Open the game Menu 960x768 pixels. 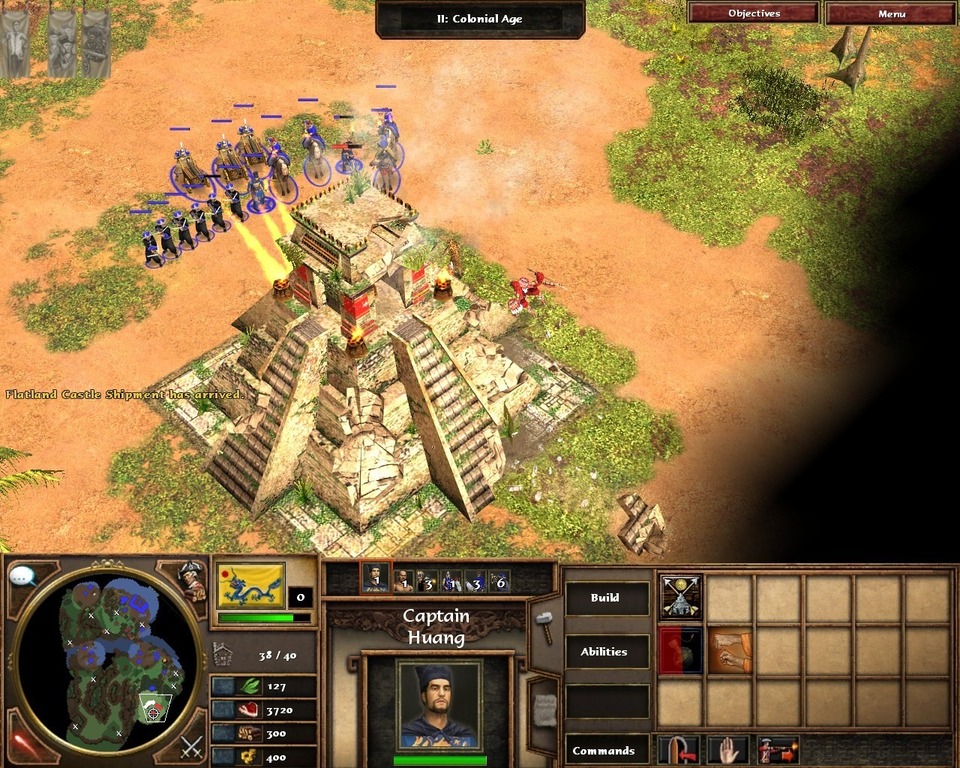point(891,14)
